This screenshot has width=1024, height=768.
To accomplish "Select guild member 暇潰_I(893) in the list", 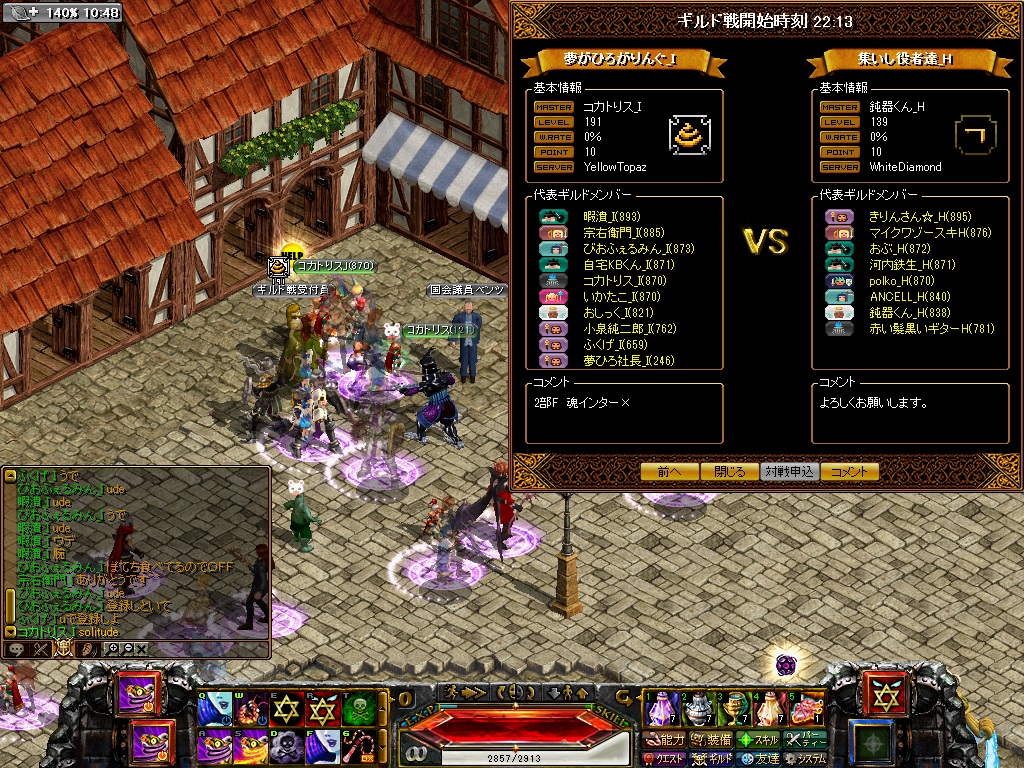I will tap(611, 216).
